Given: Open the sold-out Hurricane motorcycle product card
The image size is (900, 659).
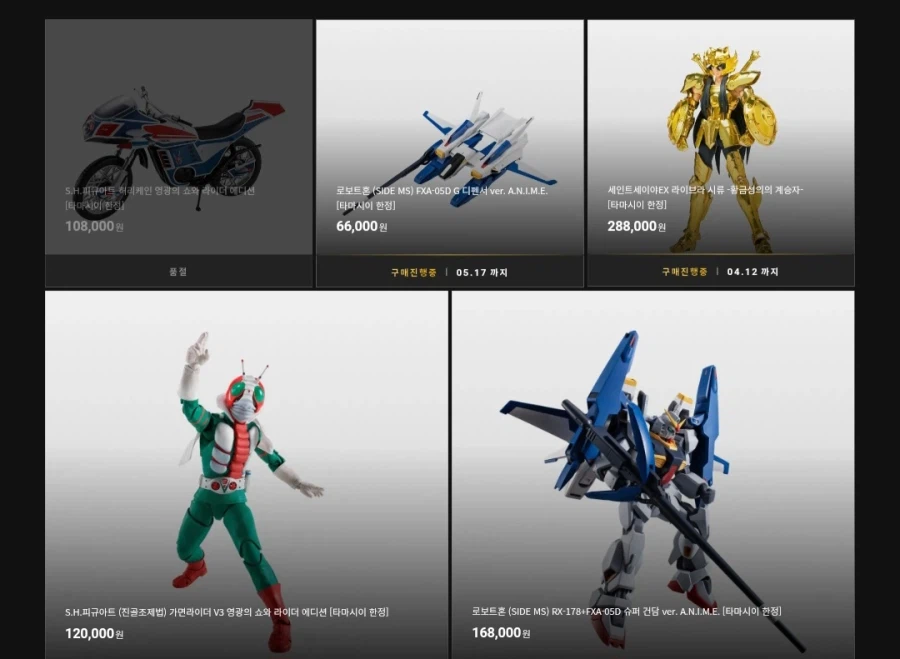Looking at the screenshot, I should pos(178,140).
